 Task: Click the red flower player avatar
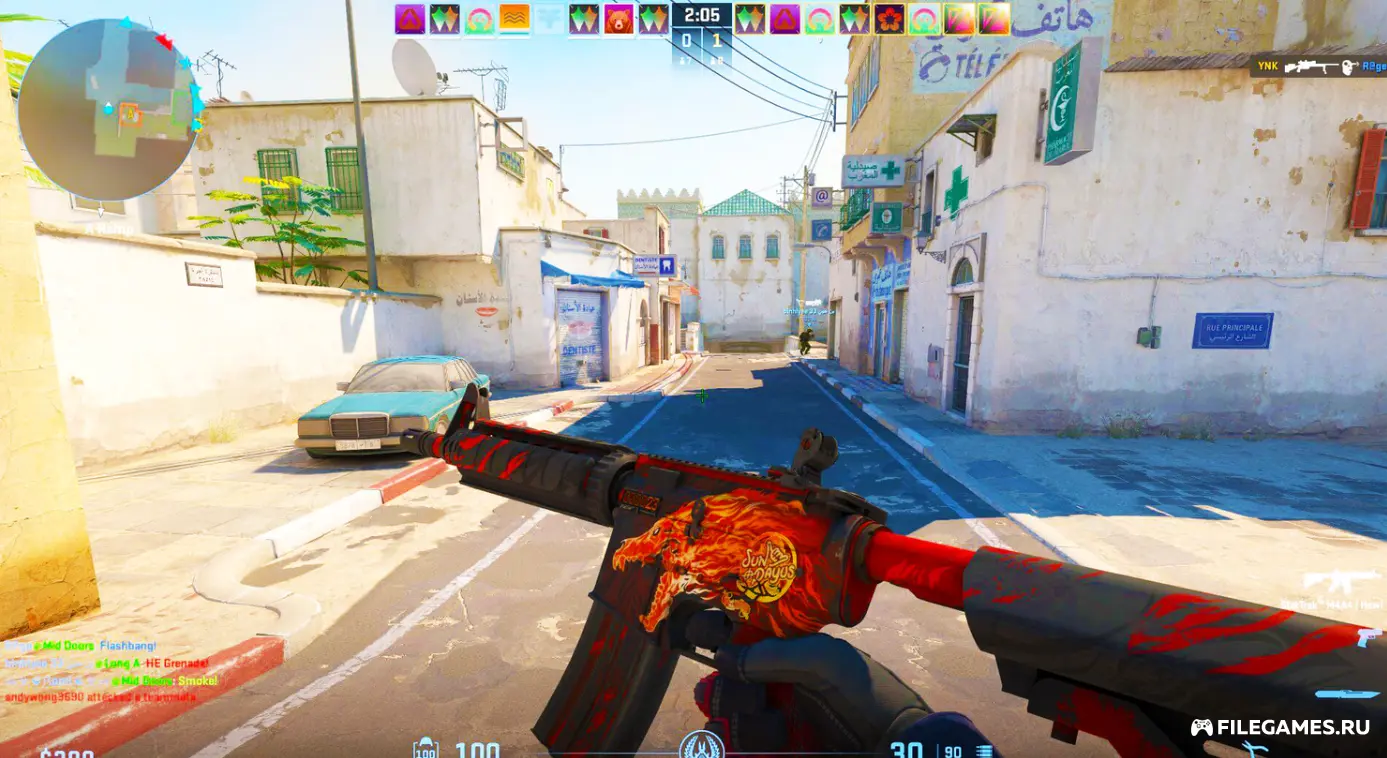[889, 19]
